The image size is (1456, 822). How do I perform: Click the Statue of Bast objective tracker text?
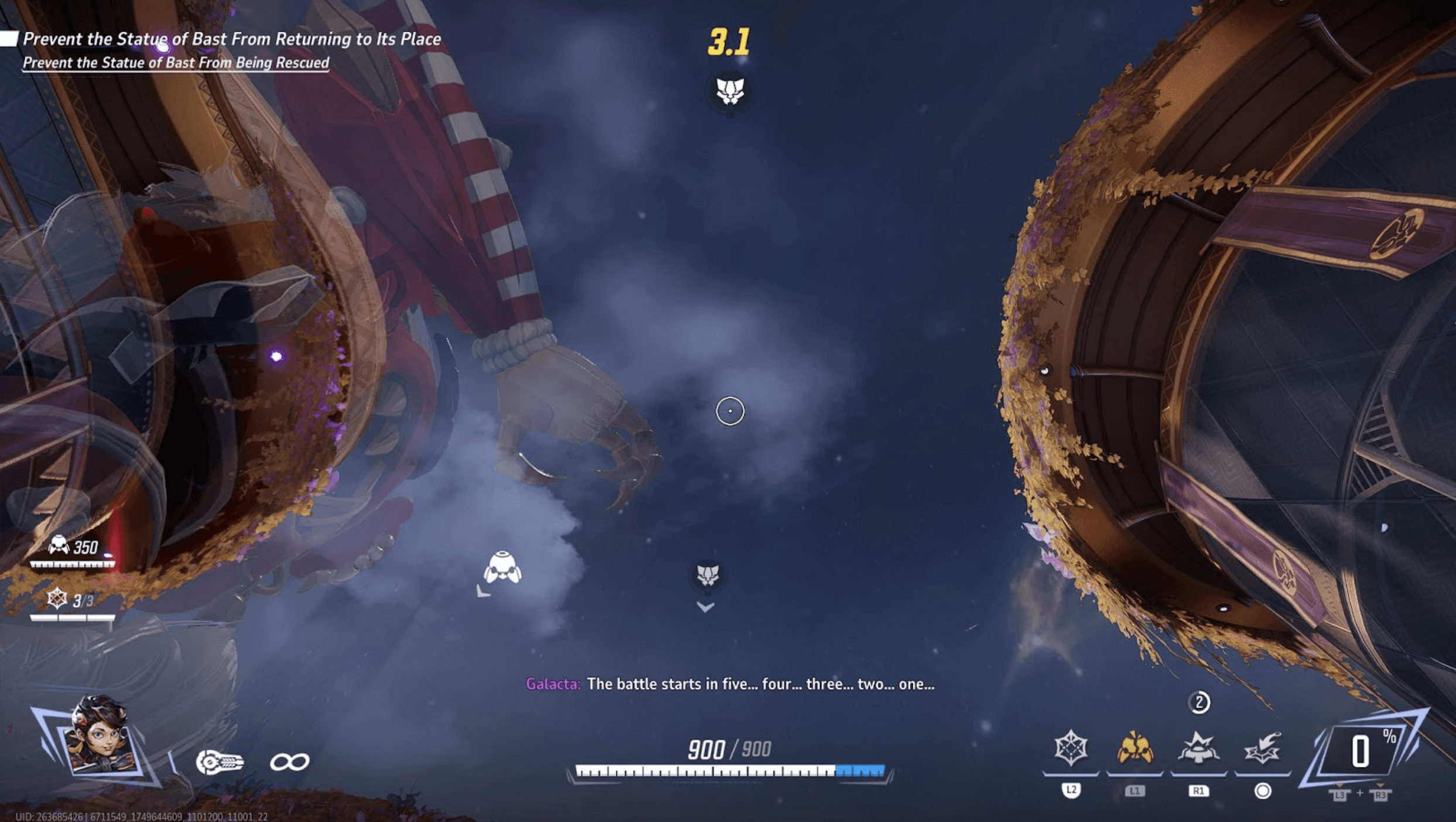tap(232, 39)
